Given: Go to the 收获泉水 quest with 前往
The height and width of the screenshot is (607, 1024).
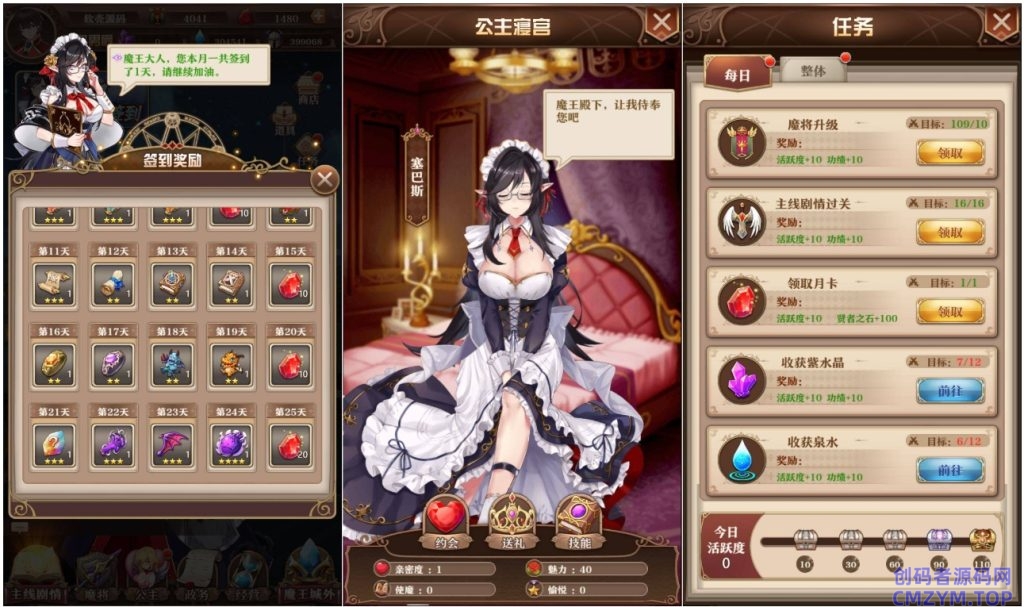Looking at the screenshot, I should pyautogui.click(x=949, y=469).
